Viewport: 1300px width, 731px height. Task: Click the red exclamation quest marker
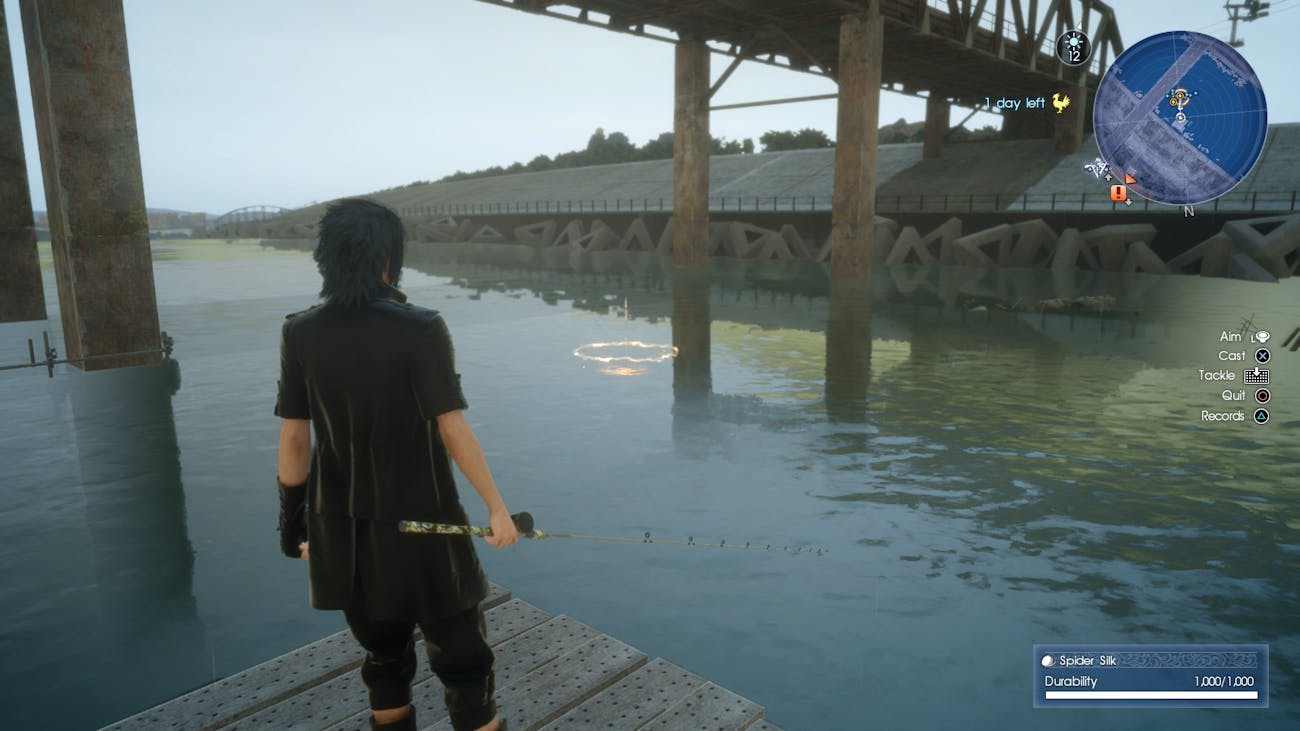[x=1117, y=193]
